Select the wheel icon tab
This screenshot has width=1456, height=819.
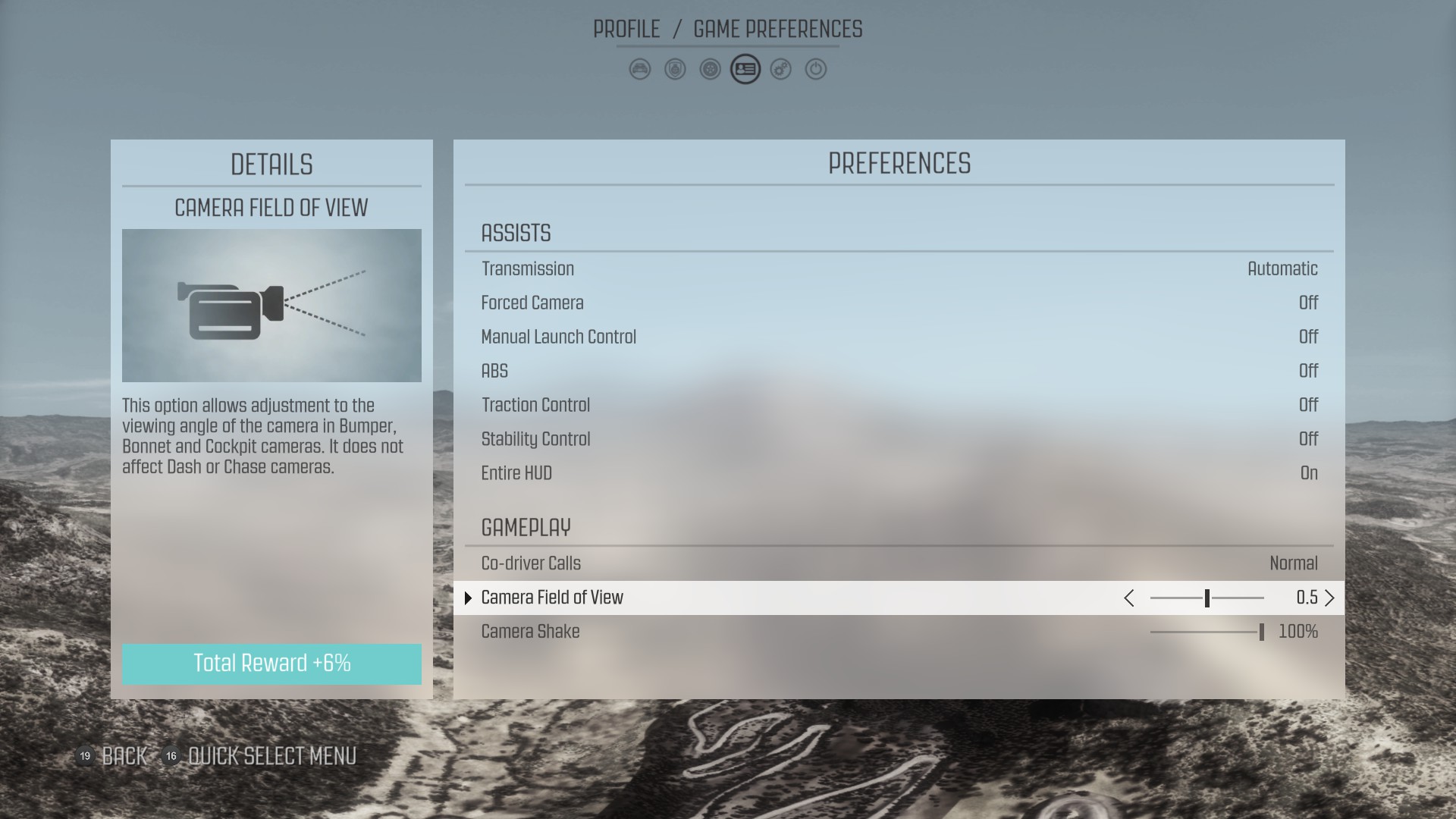click(x=710, y=70)
